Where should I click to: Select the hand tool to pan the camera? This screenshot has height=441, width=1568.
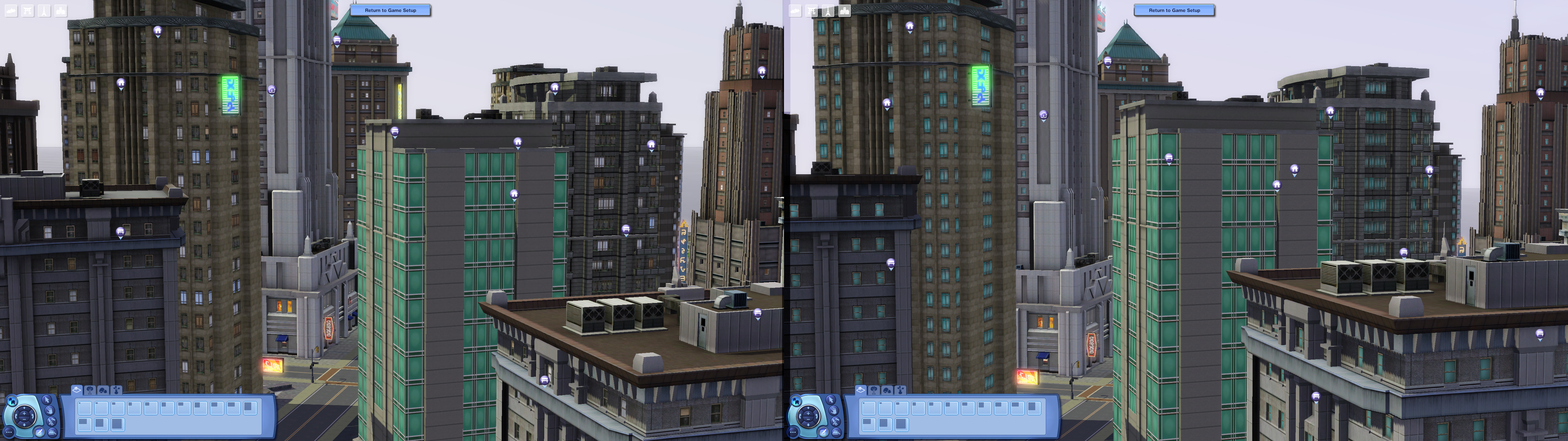coord(50,411)
